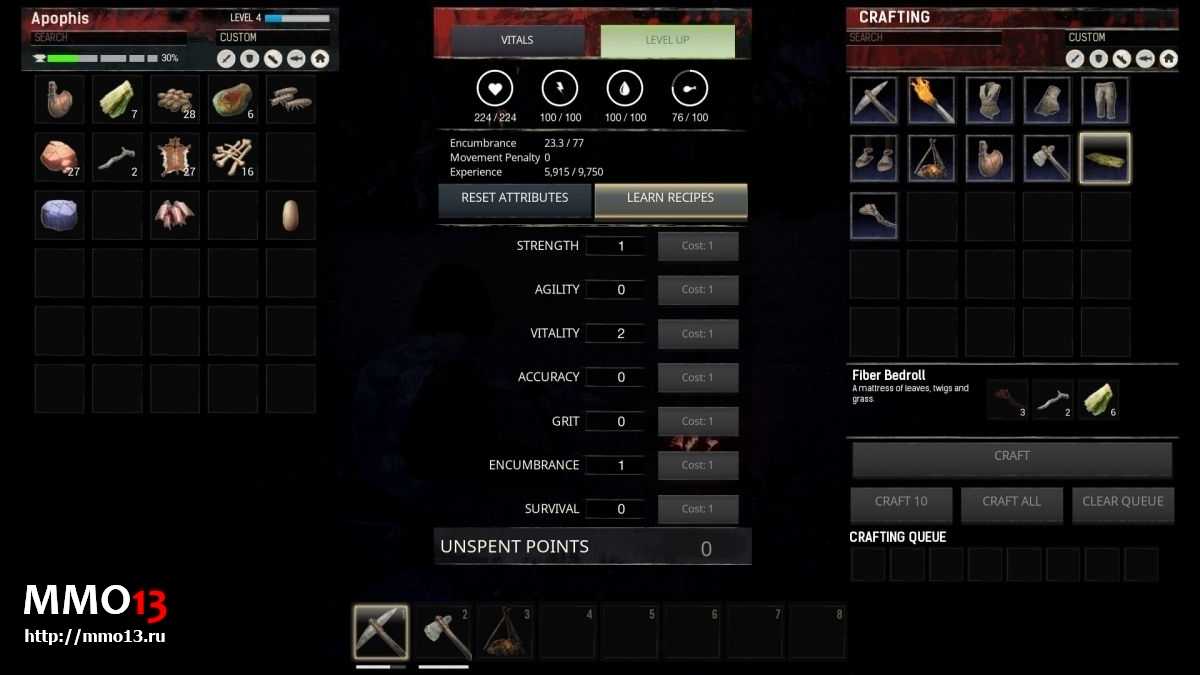Select the stone pickaxe hotbar slot
1200x675 pixels.
380,631
